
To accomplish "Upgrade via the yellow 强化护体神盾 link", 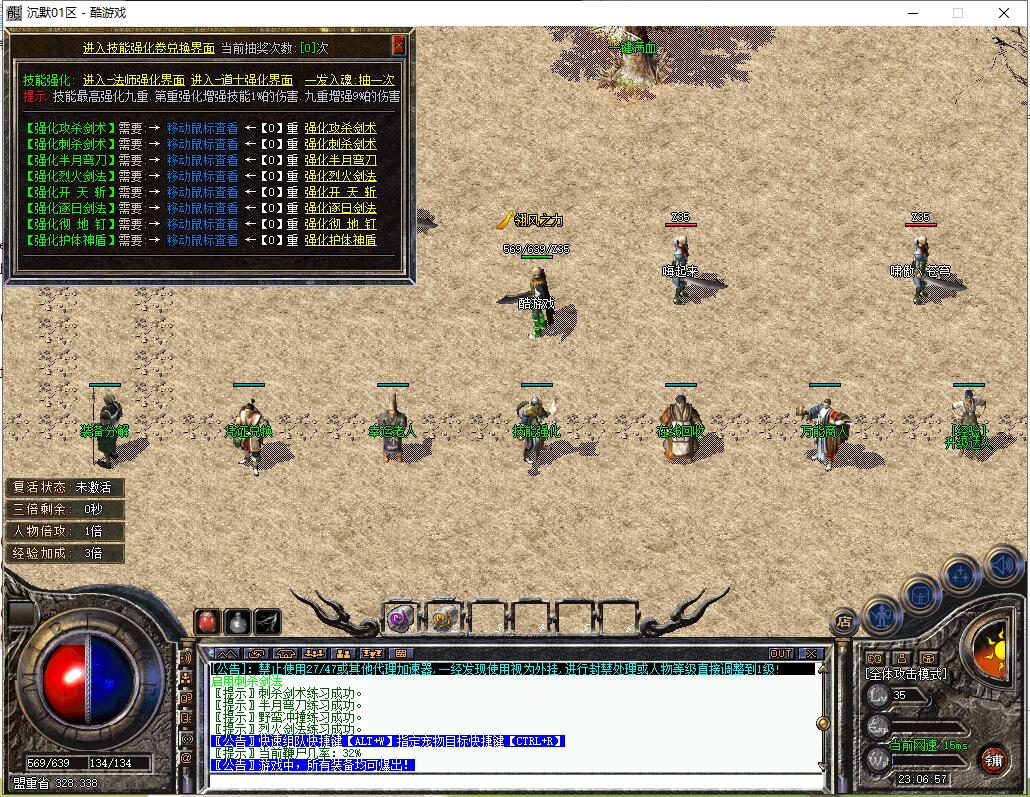I will (340, 240).
